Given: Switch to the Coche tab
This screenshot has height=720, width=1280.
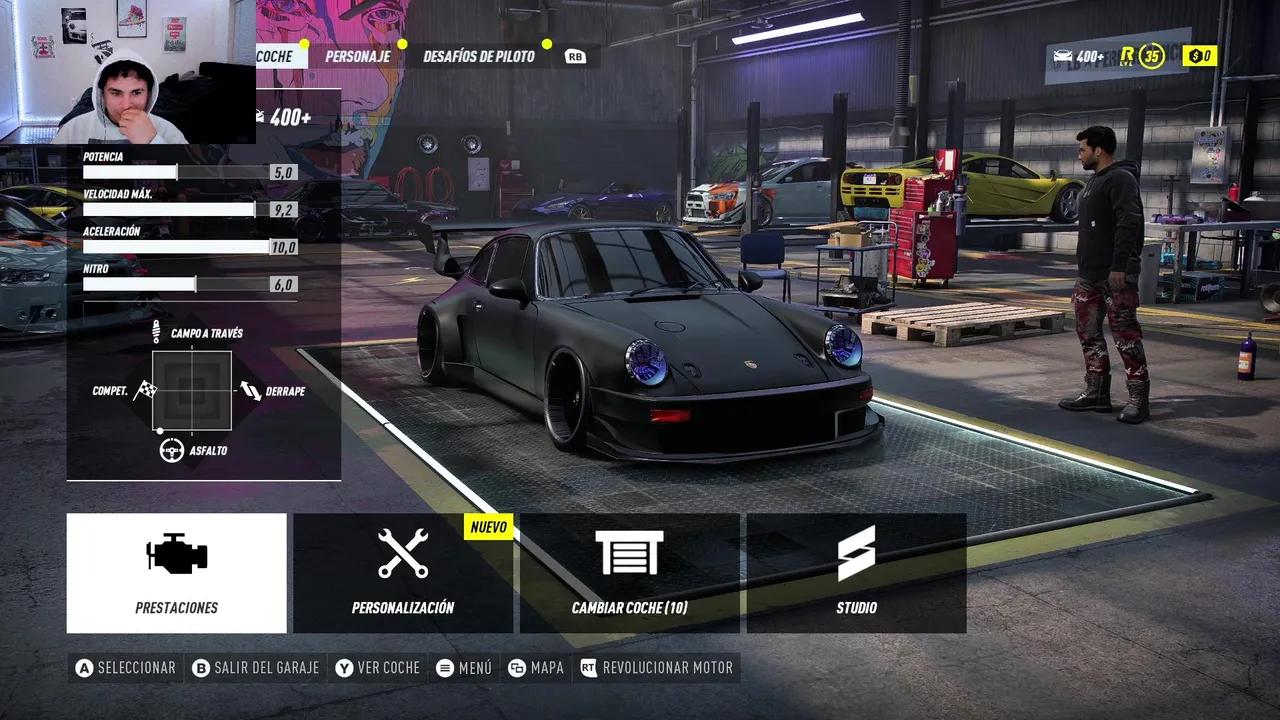Looking at the screenshot, I should [274, 56].
